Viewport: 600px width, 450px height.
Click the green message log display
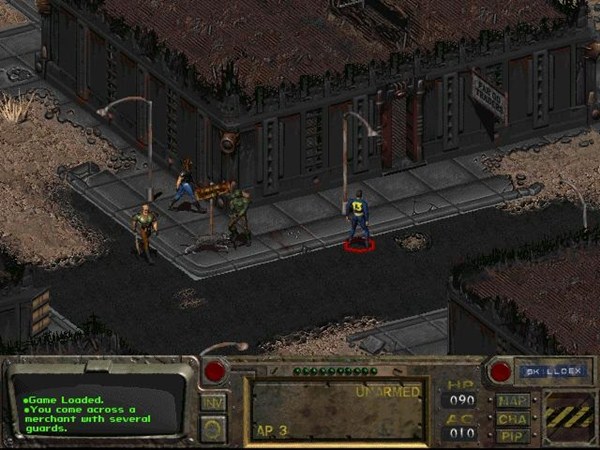[x=97, y=407]
